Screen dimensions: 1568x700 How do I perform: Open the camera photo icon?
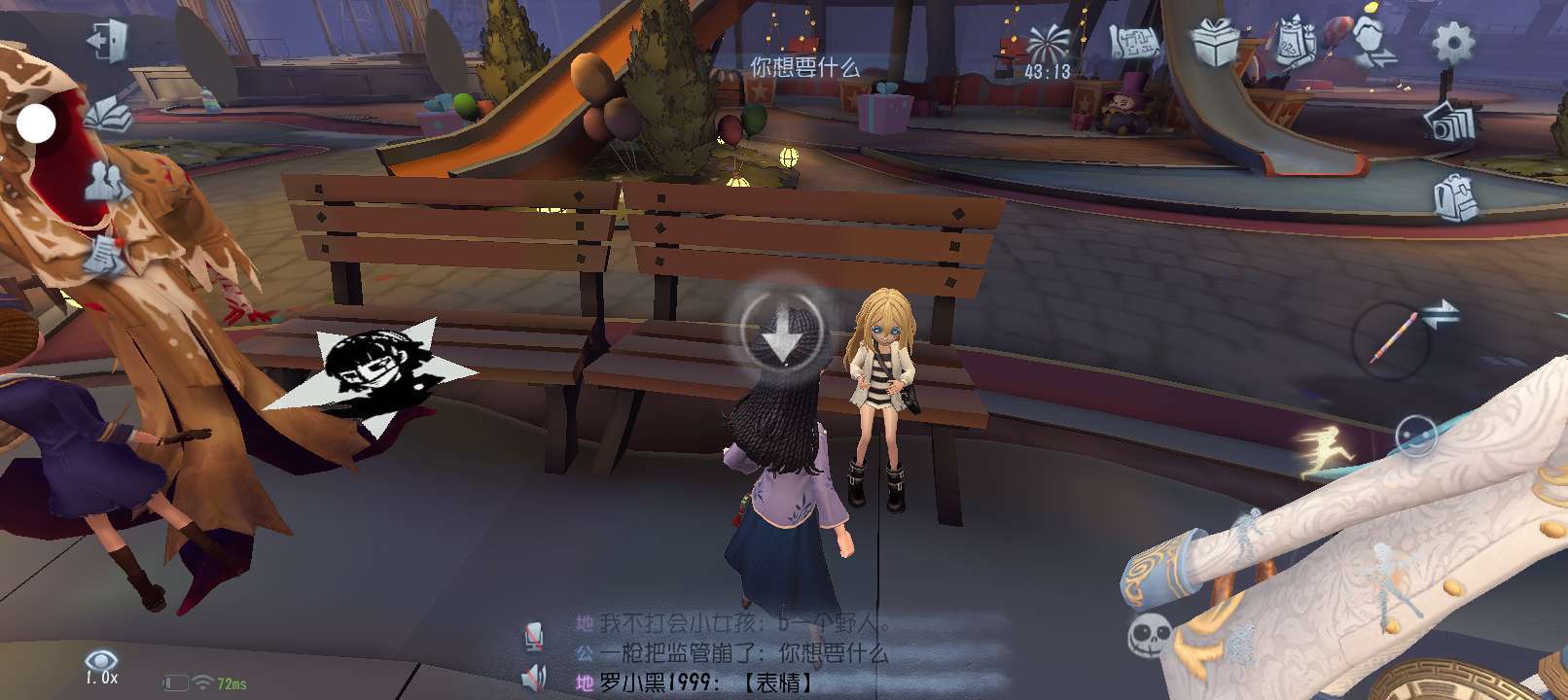click(x=1451, y=122)
